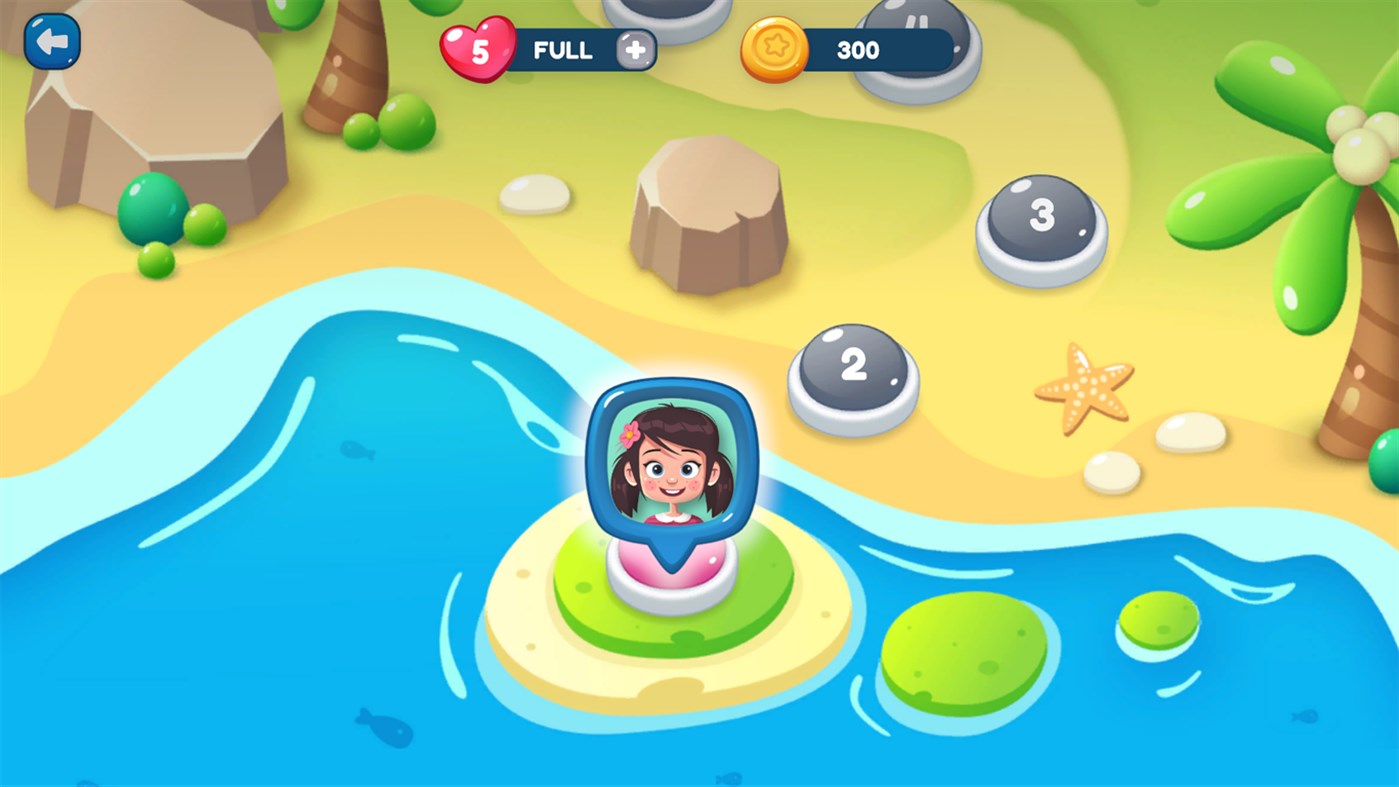This screenshot has width=1399, height=787.
Task: Click the plus button to buy more lives
Action: click(x=636, y=48)
